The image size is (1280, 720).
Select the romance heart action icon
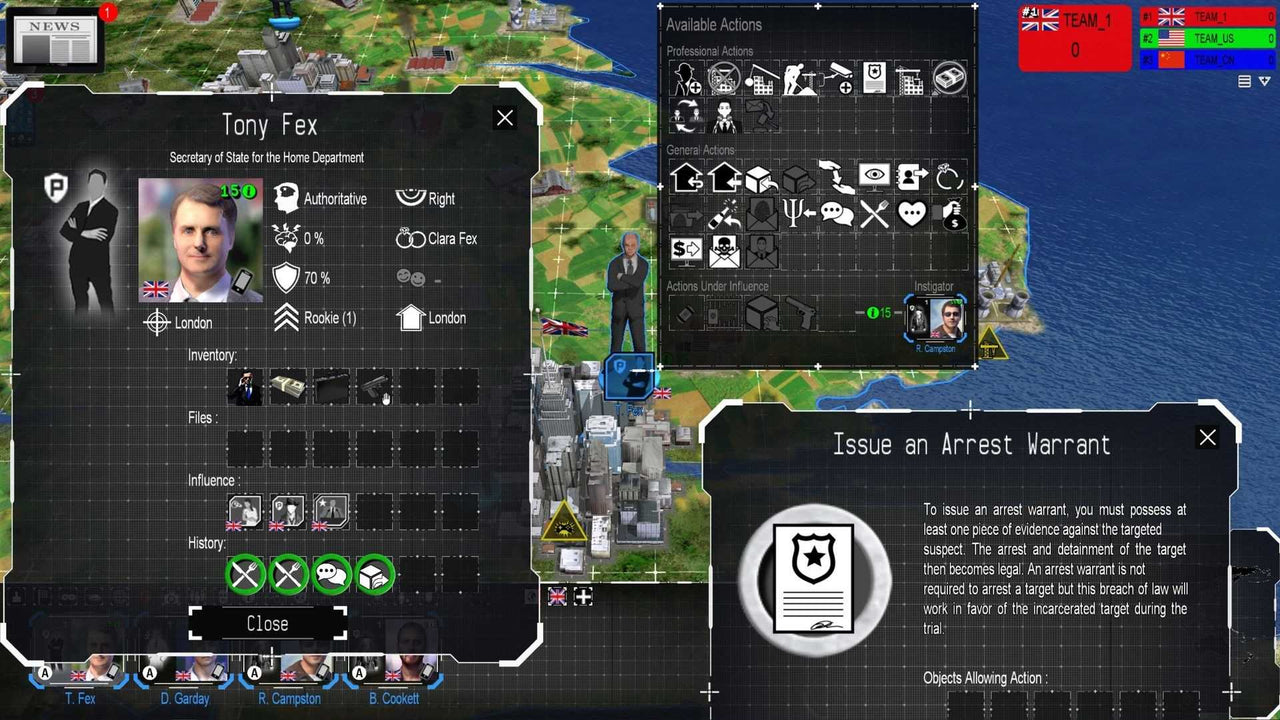912,213
